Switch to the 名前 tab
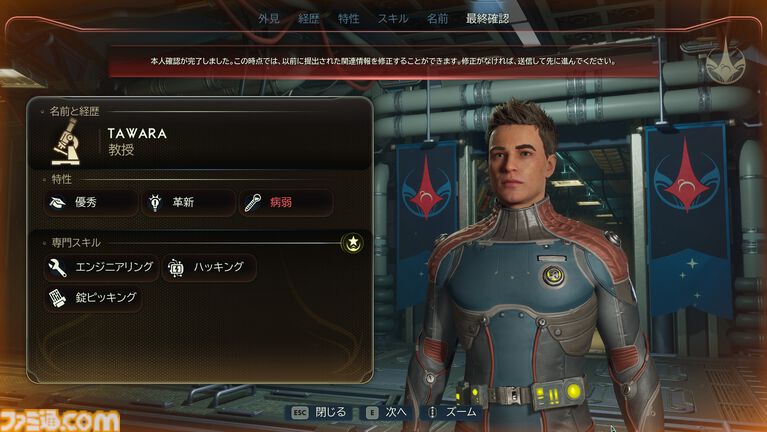Image resolution: width=767 pixels, height=432 pixels. [x=437, y=19]
